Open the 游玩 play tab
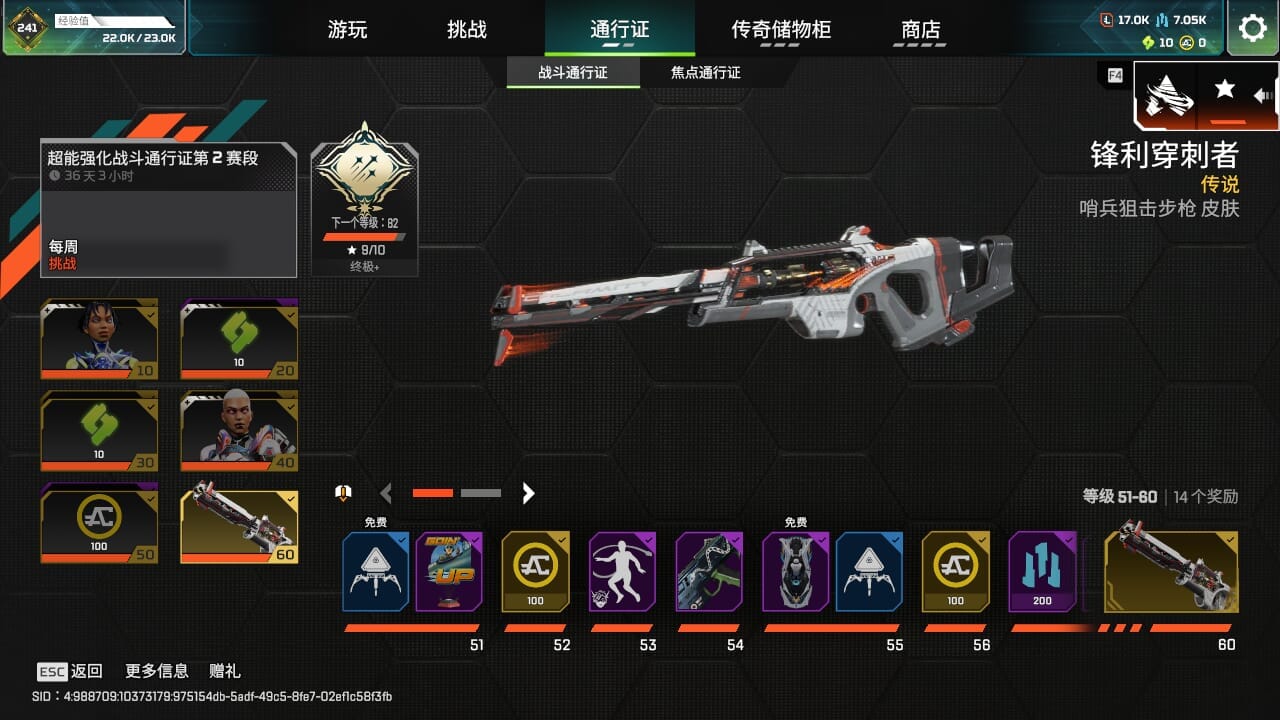 point(347,29)
